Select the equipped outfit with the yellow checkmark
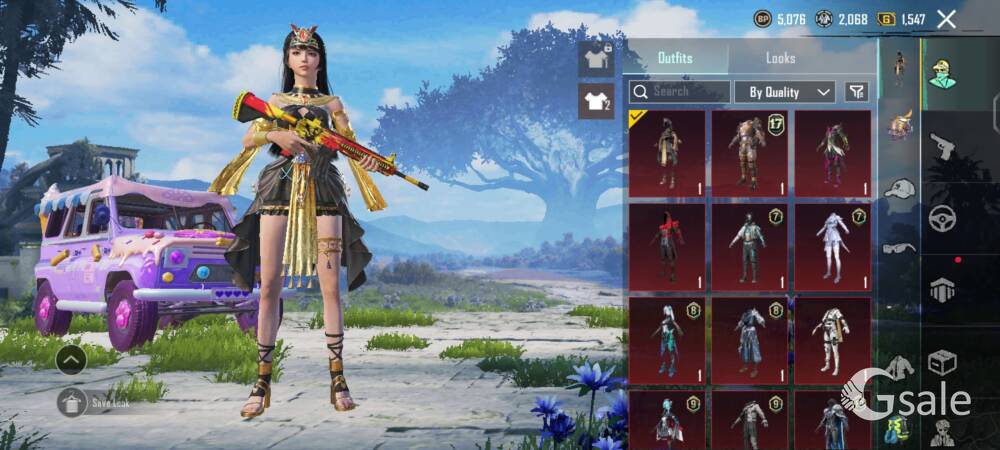This screenshot has height=450, width=1000. pyautogui.click(x=667, y=153)
